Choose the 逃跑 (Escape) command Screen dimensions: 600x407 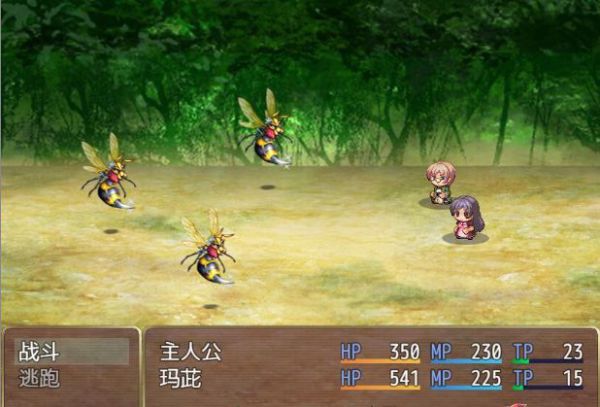tap(70, 380)
